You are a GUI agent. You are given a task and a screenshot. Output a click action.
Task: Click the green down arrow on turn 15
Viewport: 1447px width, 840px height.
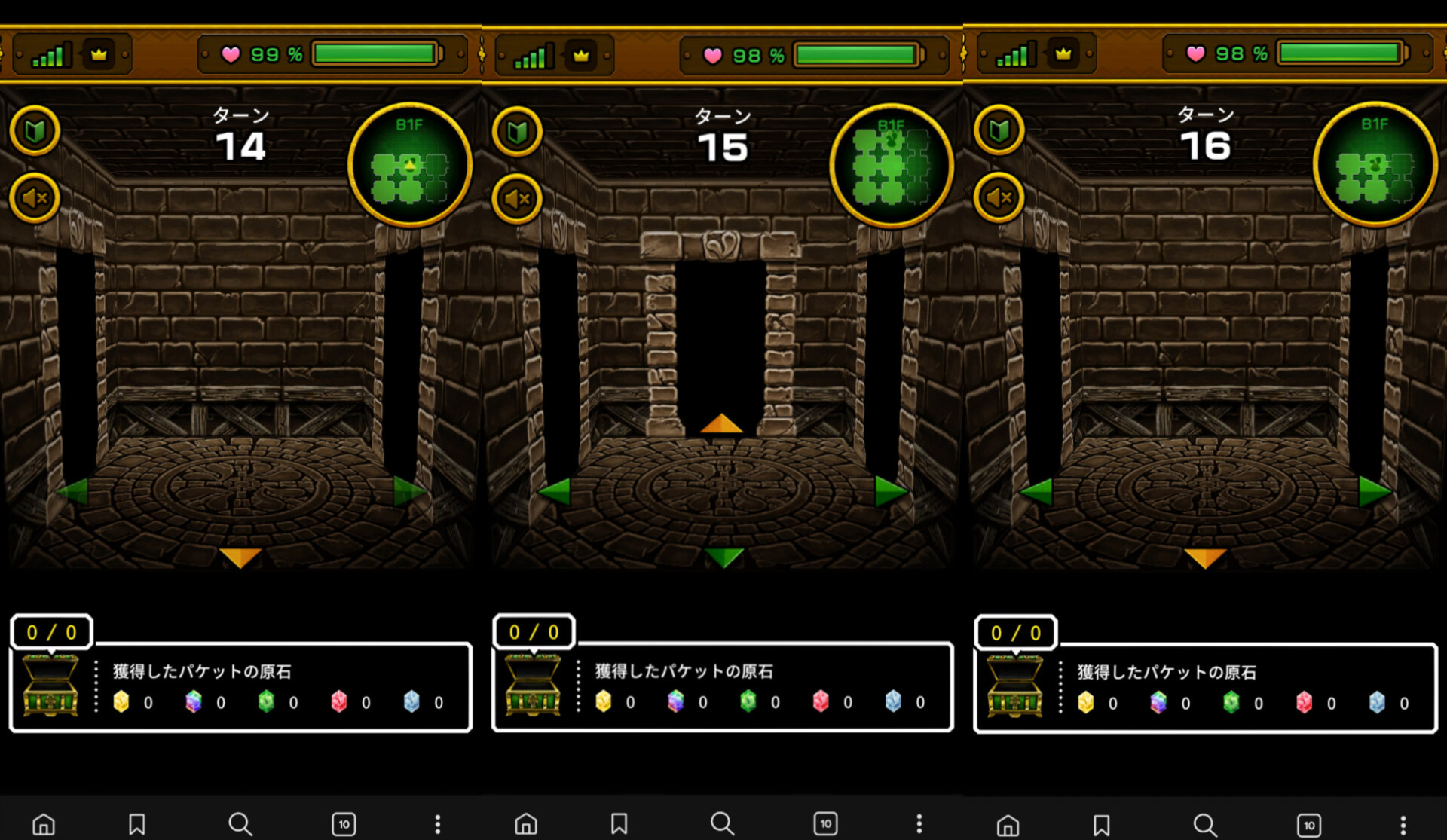pos(723,557)
